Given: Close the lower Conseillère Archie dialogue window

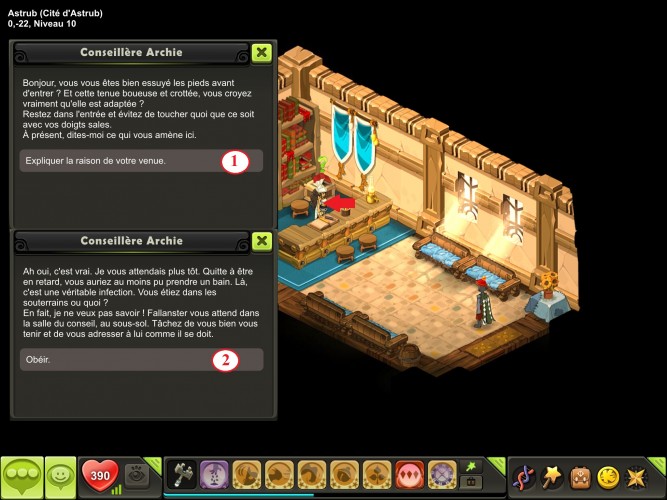Looking at the screenshot, I should [261, 241].
